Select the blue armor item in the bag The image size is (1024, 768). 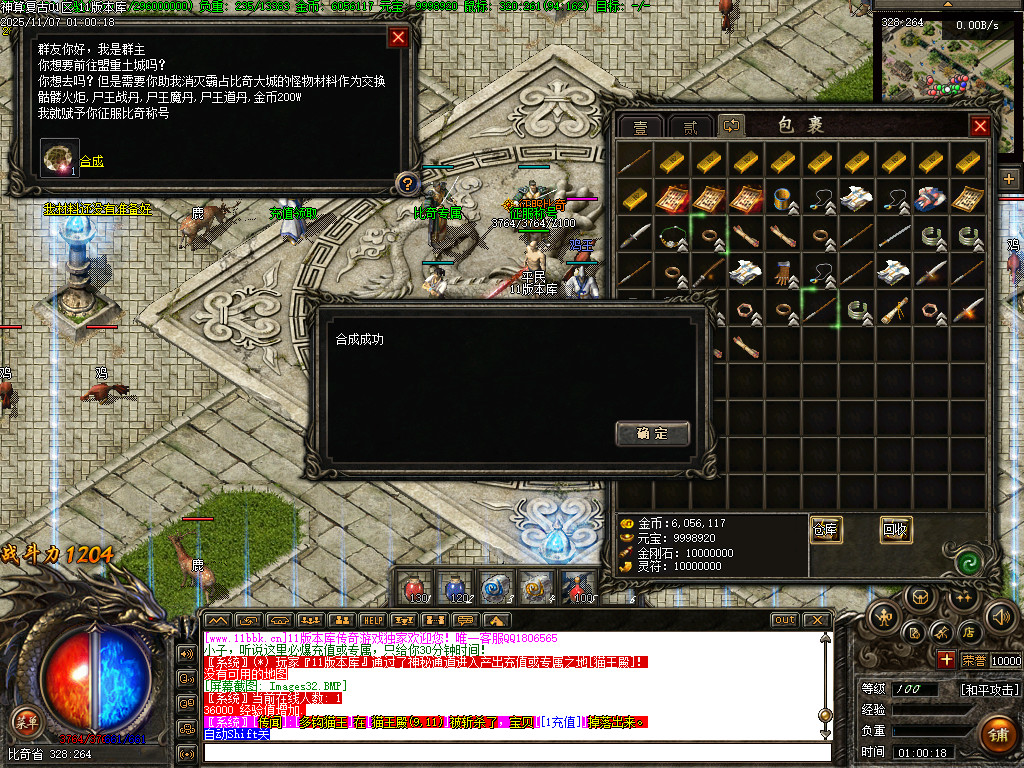931,198
